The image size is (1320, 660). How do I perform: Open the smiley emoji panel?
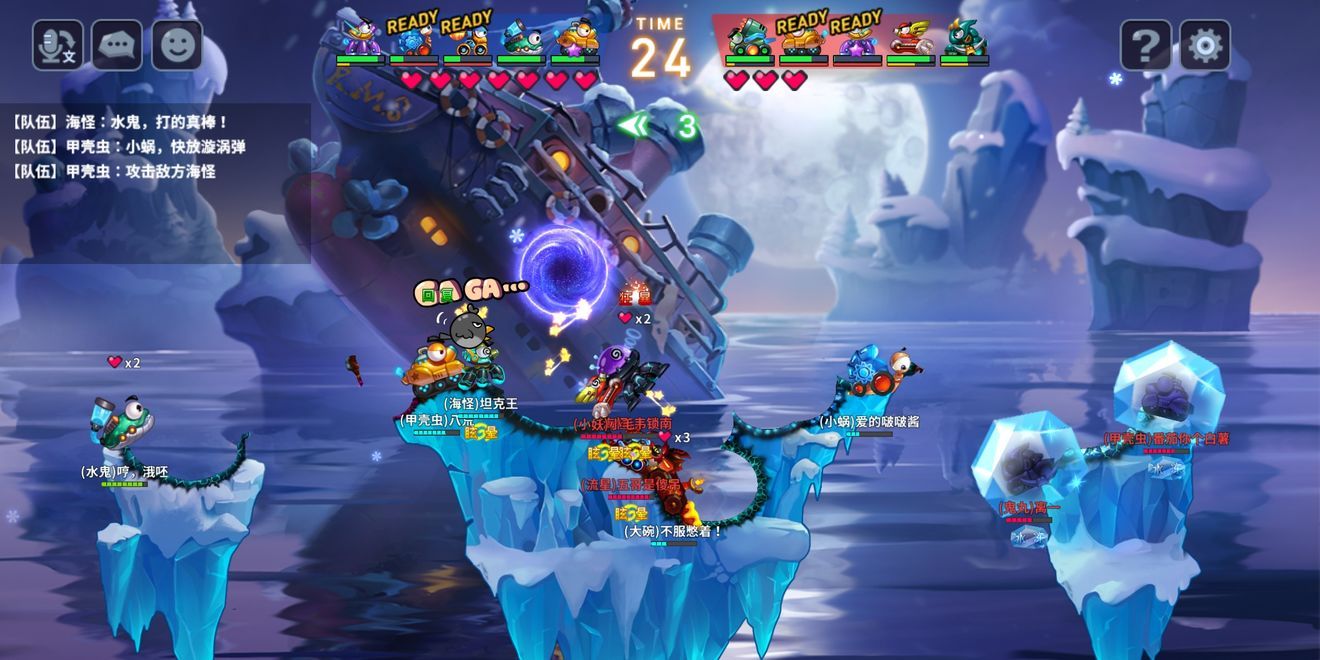(177, 45)
